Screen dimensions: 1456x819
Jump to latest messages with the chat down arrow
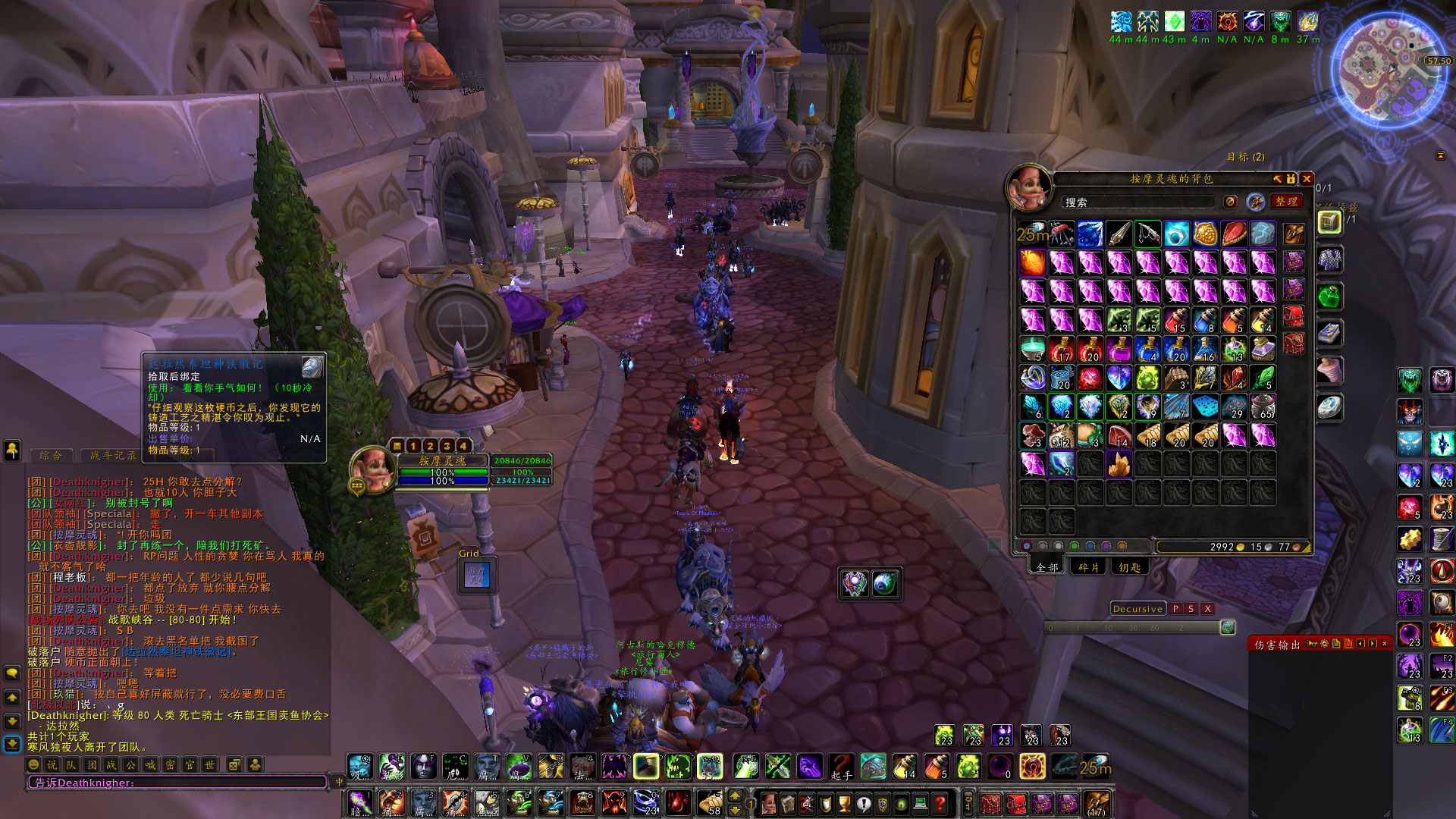(11, 745)
